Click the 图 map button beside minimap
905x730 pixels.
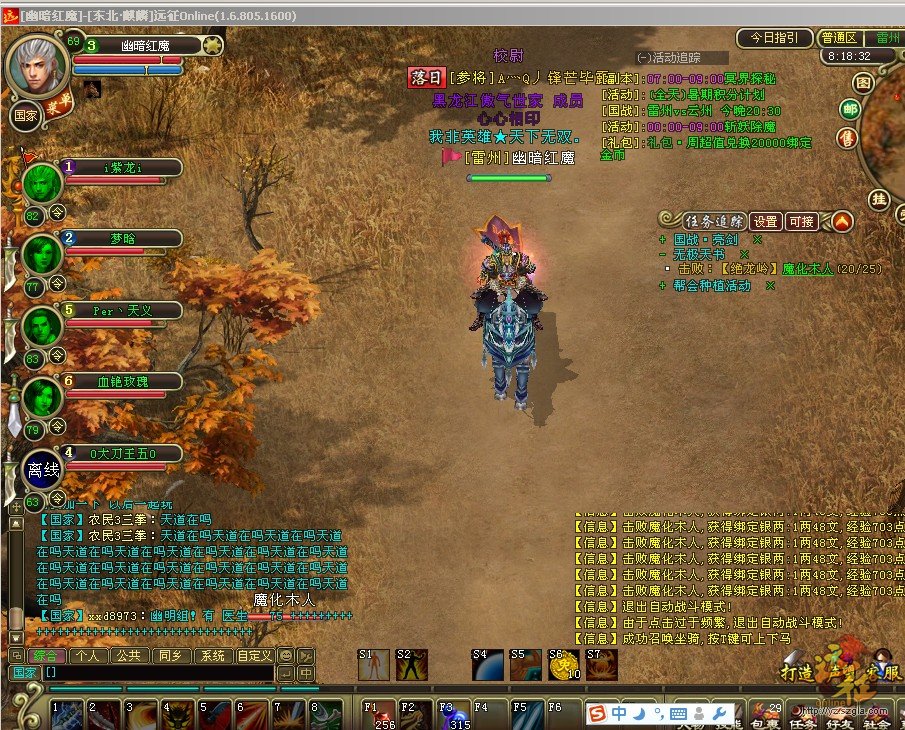pyautogui.click(x=862, y=82)
